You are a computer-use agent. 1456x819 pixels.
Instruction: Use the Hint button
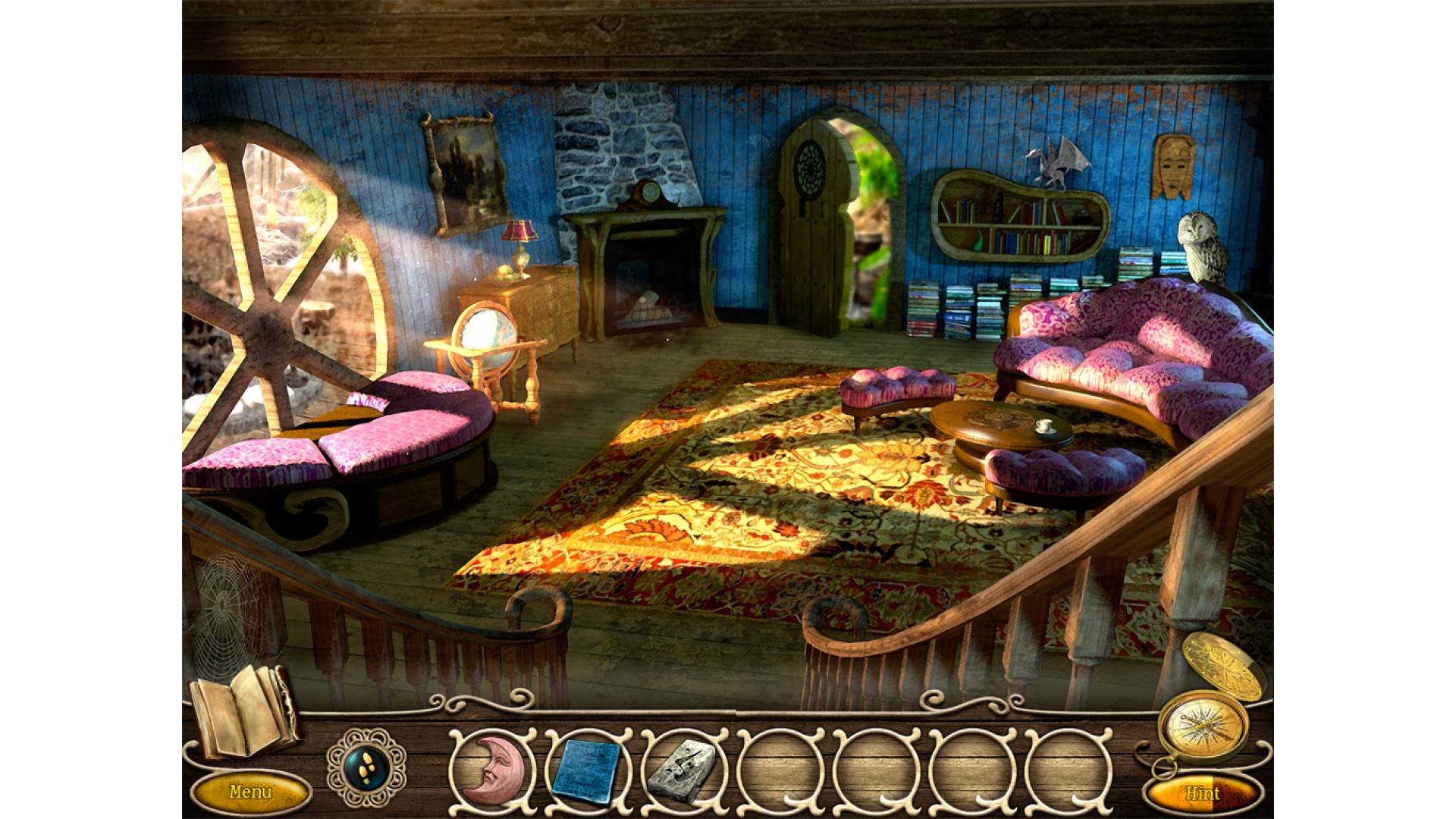click(1202, 794)
